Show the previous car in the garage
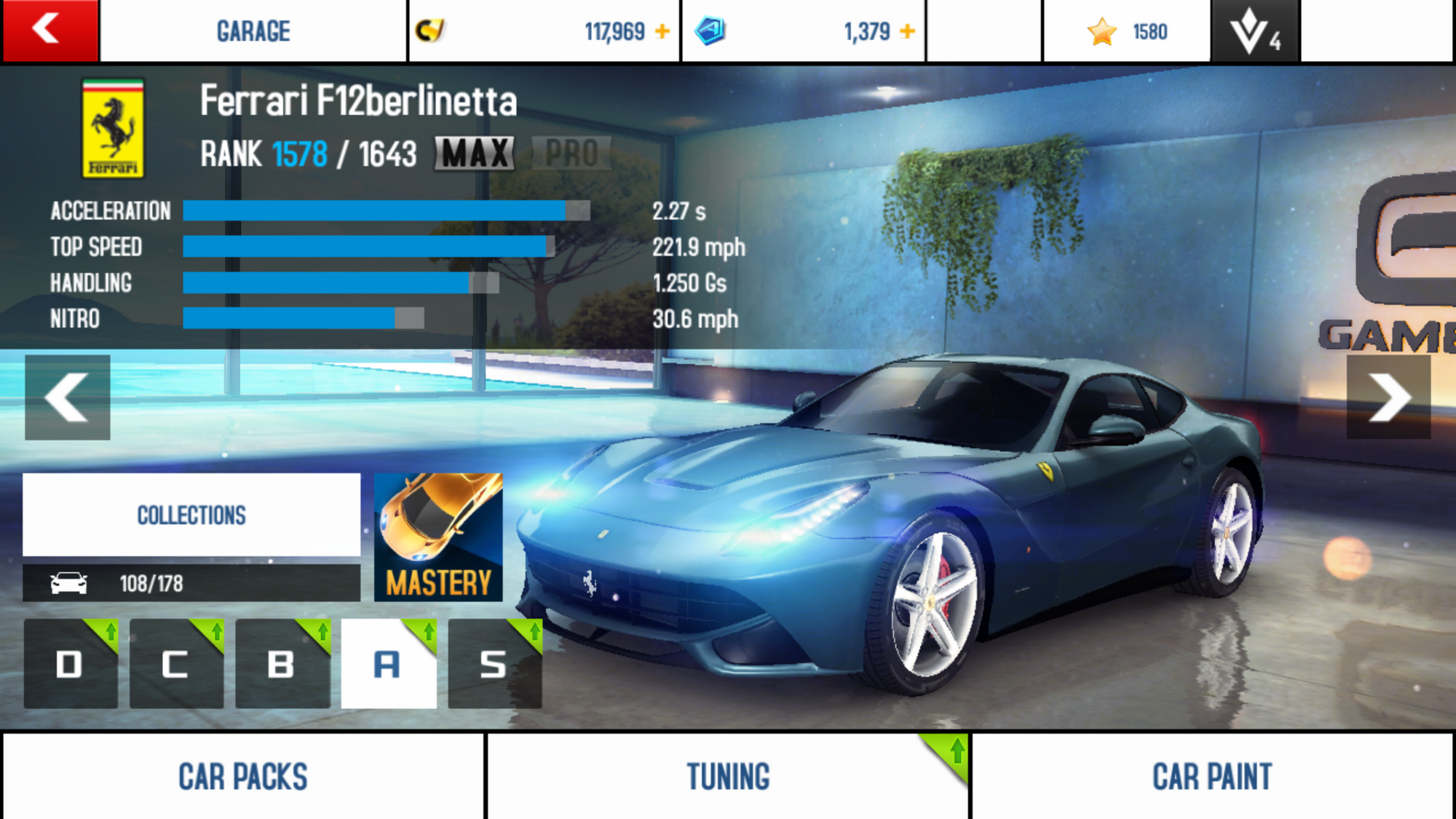The height and width of the screenshot is (819, 1456). click(67, 397)
